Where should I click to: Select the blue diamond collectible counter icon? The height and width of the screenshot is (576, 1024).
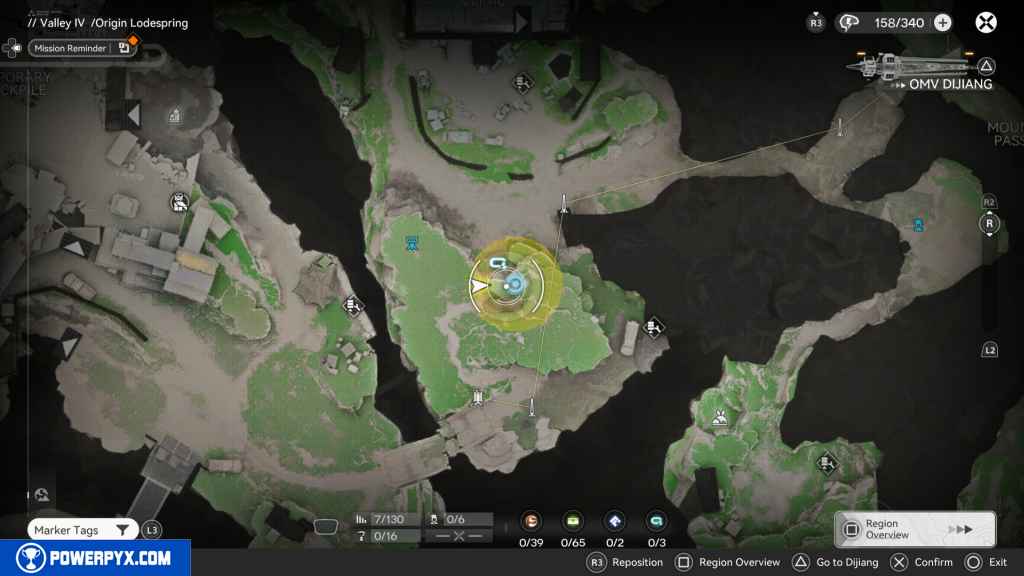(x=615, y=521)
